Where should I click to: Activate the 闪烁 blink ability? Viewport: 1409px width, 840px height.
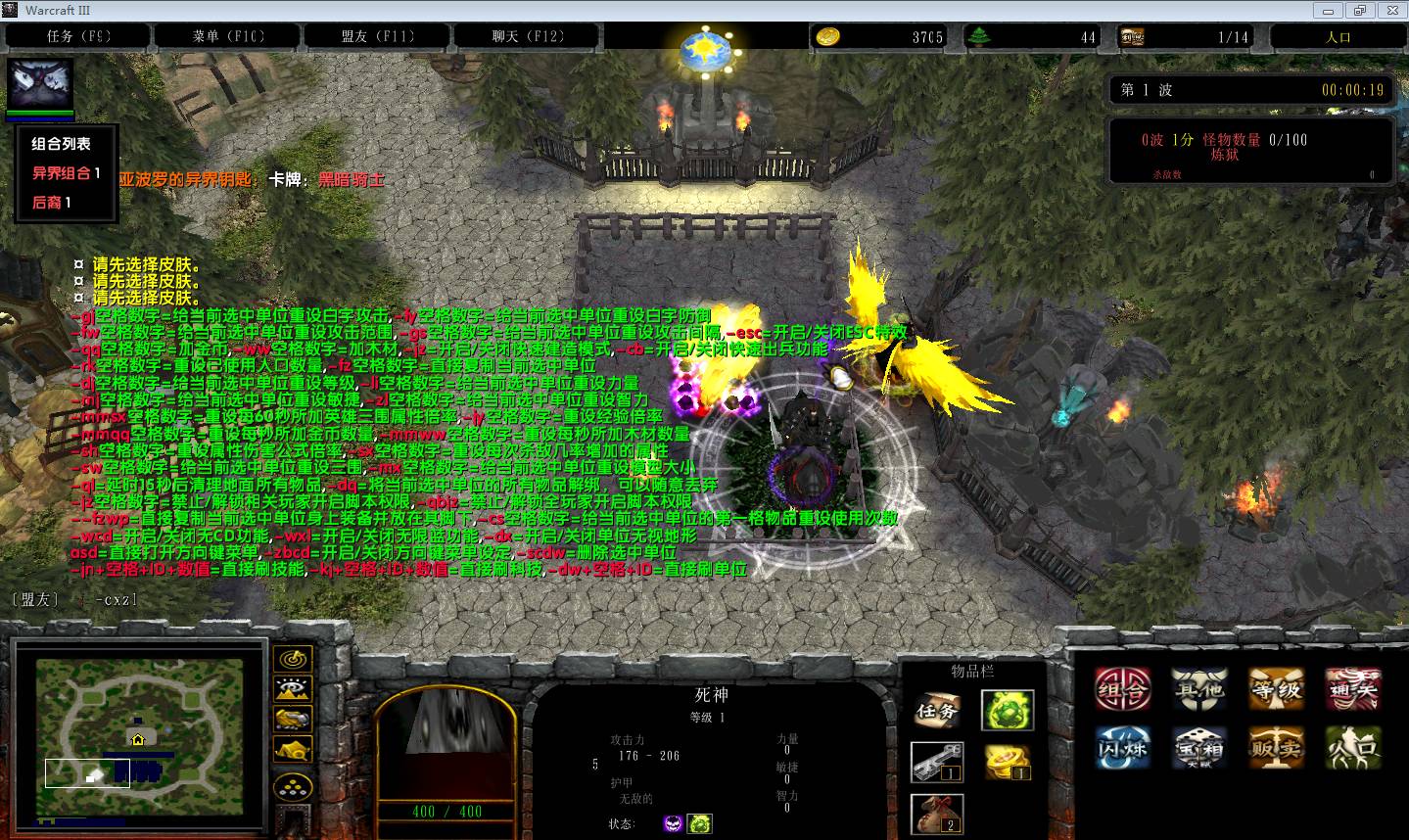pyautogui.click(x=1122, y=748)
